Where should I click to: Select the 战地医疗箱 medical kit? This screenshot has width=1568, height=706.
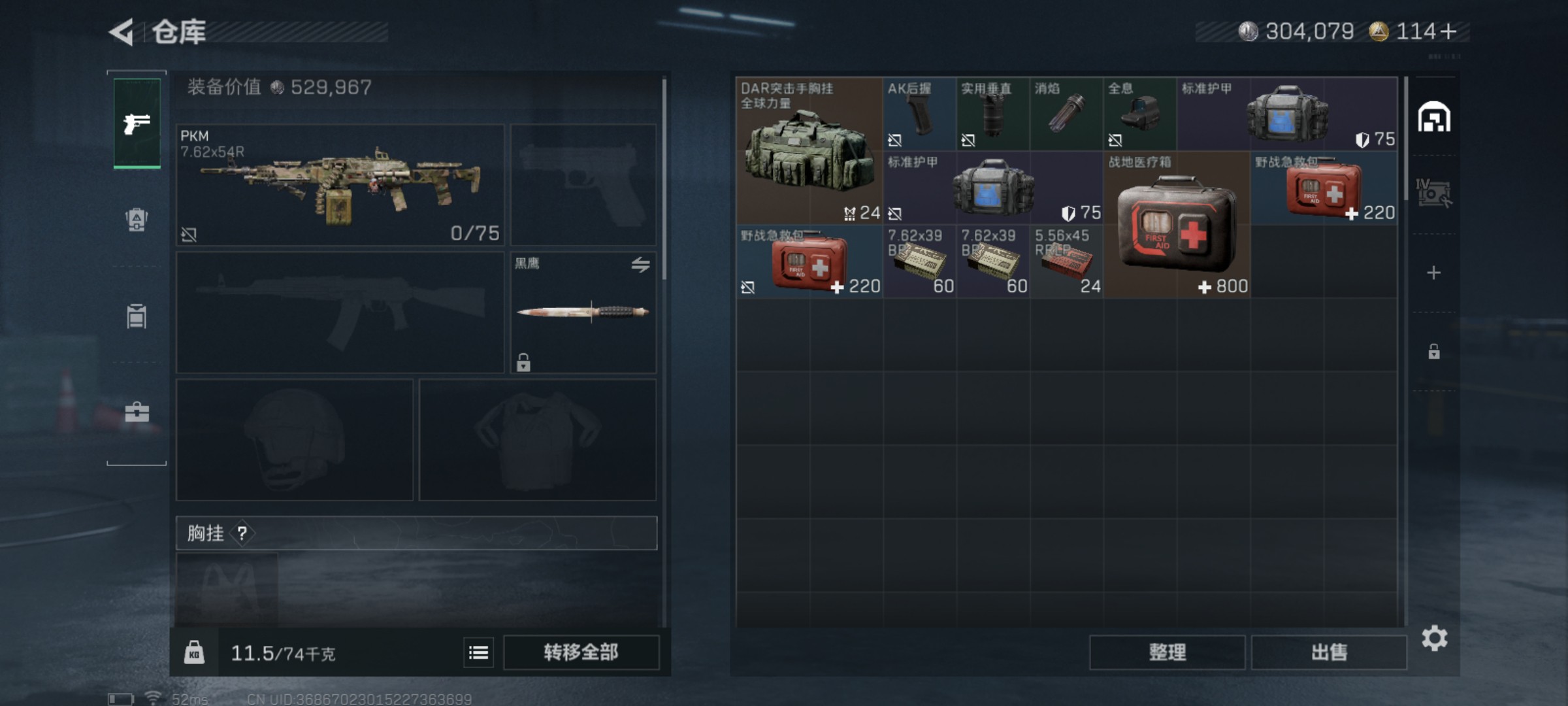tap(1177, 226)
